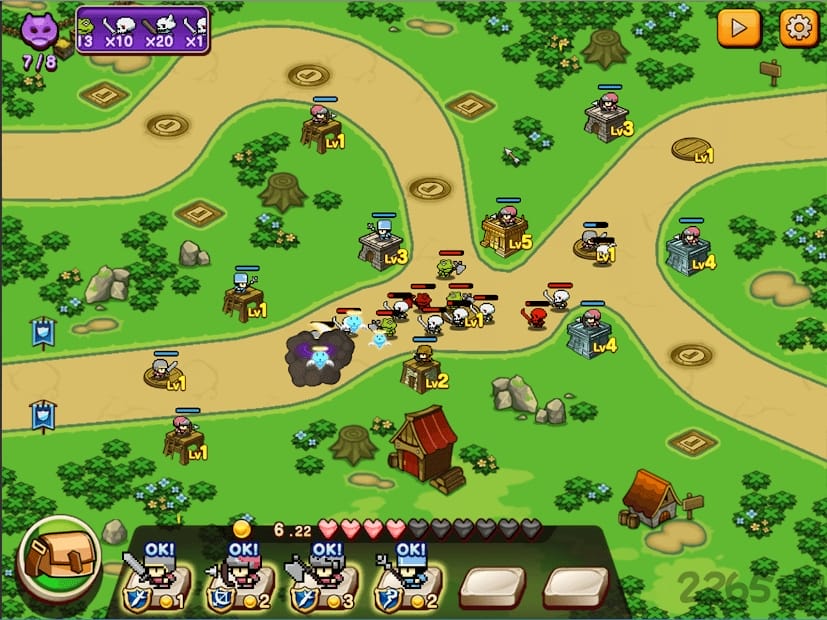The height and width of the screenshot is (620, 827).
Task: Show the incoming enemy wave panel
Action: pos(142,29)
